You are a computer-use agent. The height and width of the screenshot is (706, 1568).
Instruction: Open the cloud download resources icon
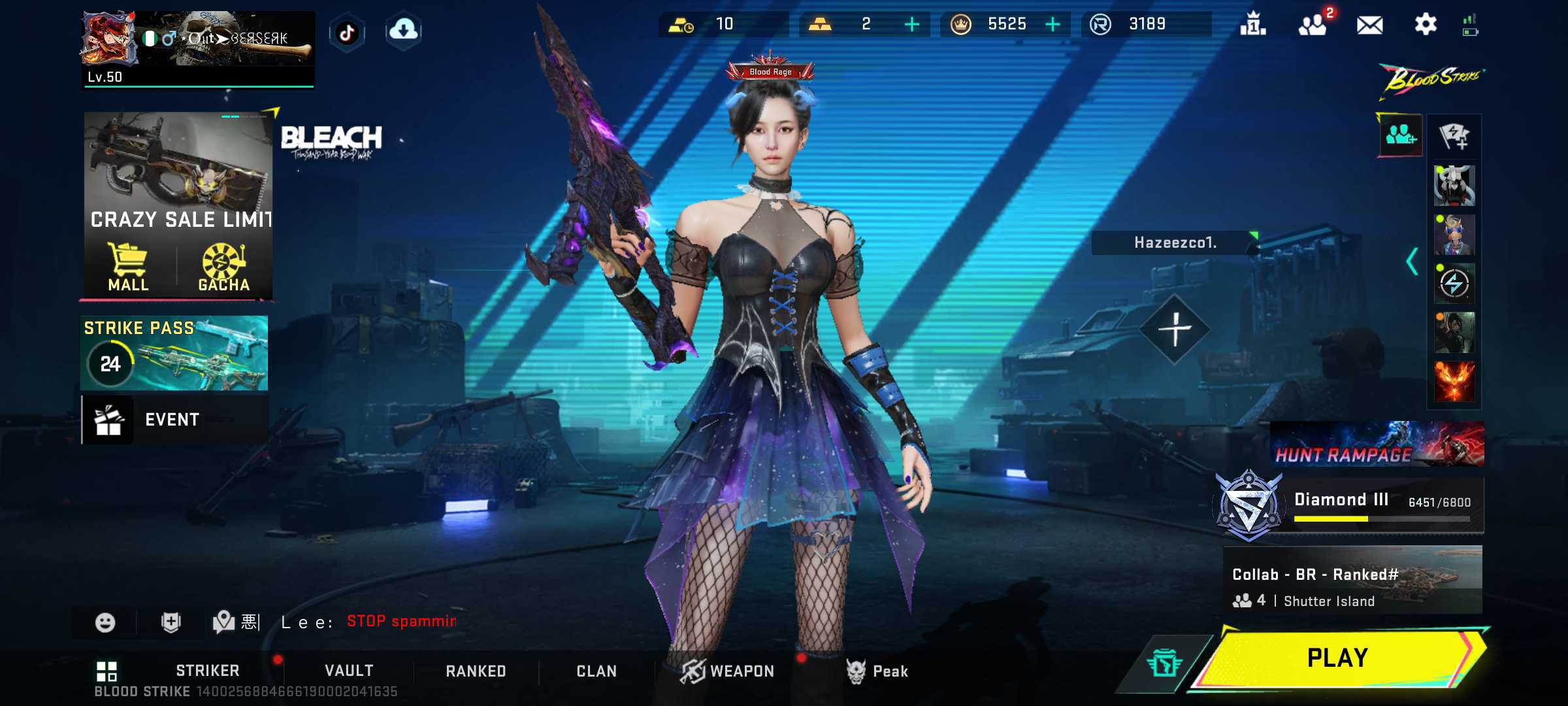coord(403,30)
